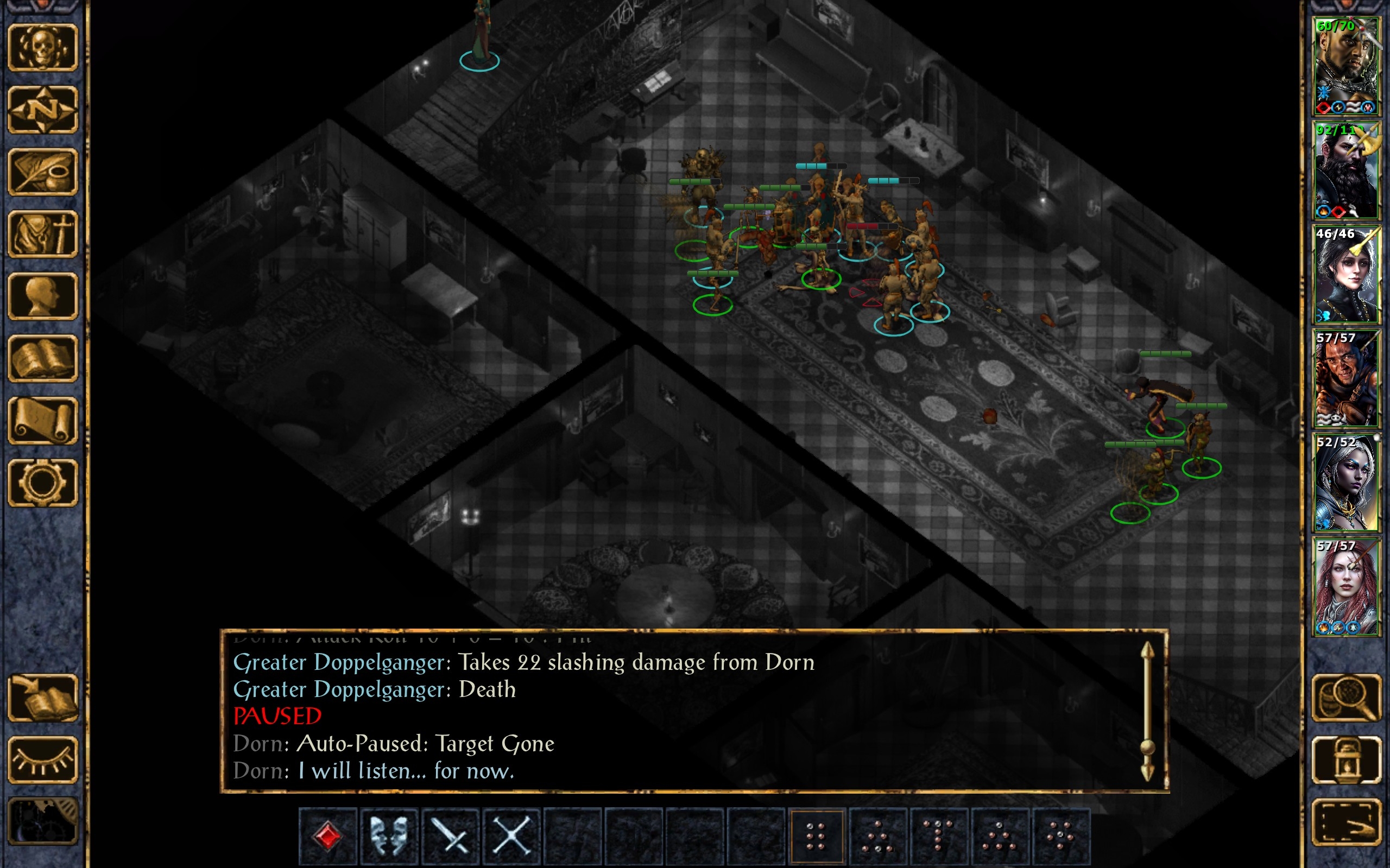Open the inventory armor and sword icon
This screenshot has height=868, width=1390.
coord(42,233)
